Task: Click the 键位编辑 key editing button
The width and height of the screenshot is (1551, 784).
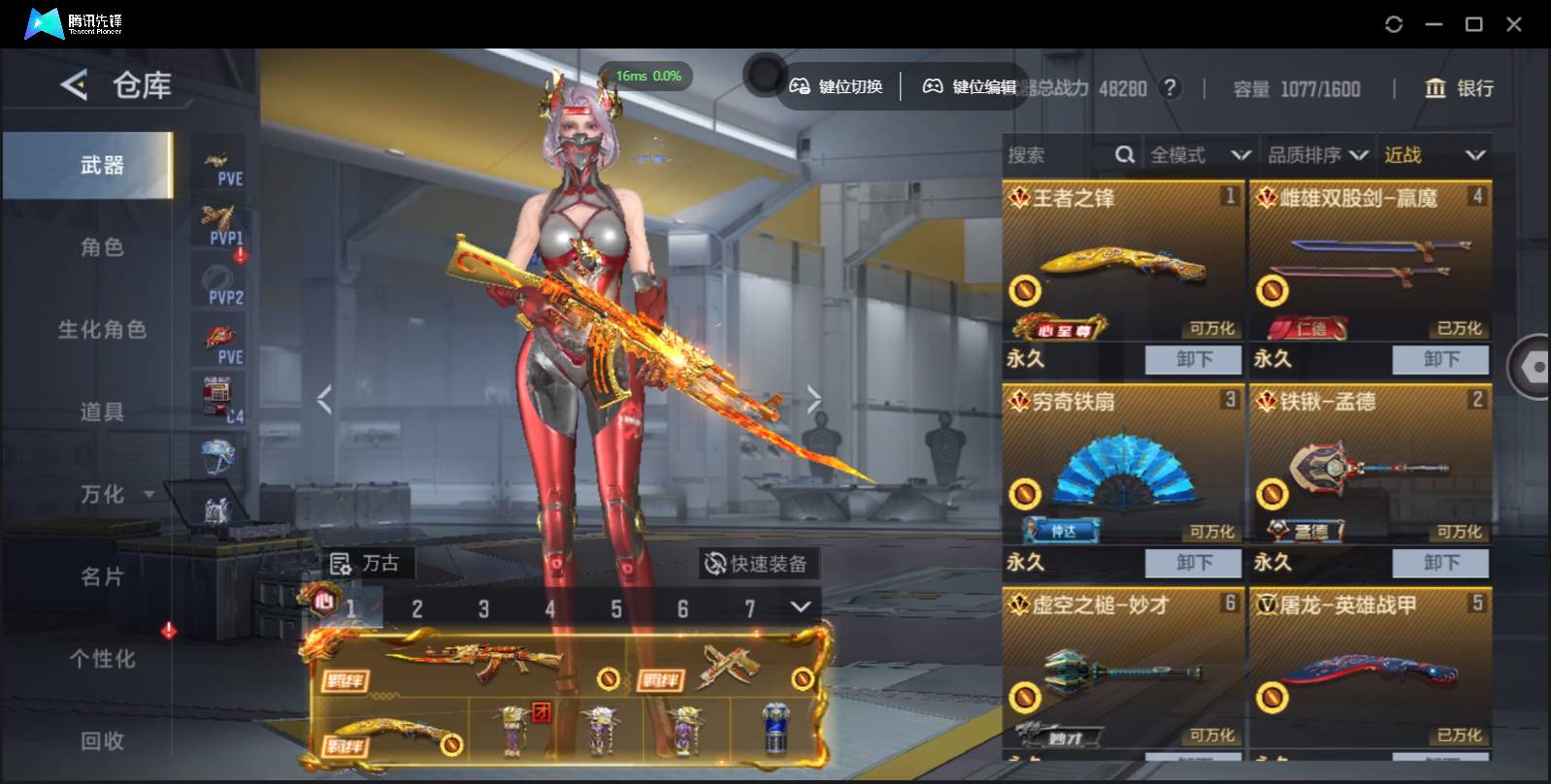Action: [x=970, y=87]
